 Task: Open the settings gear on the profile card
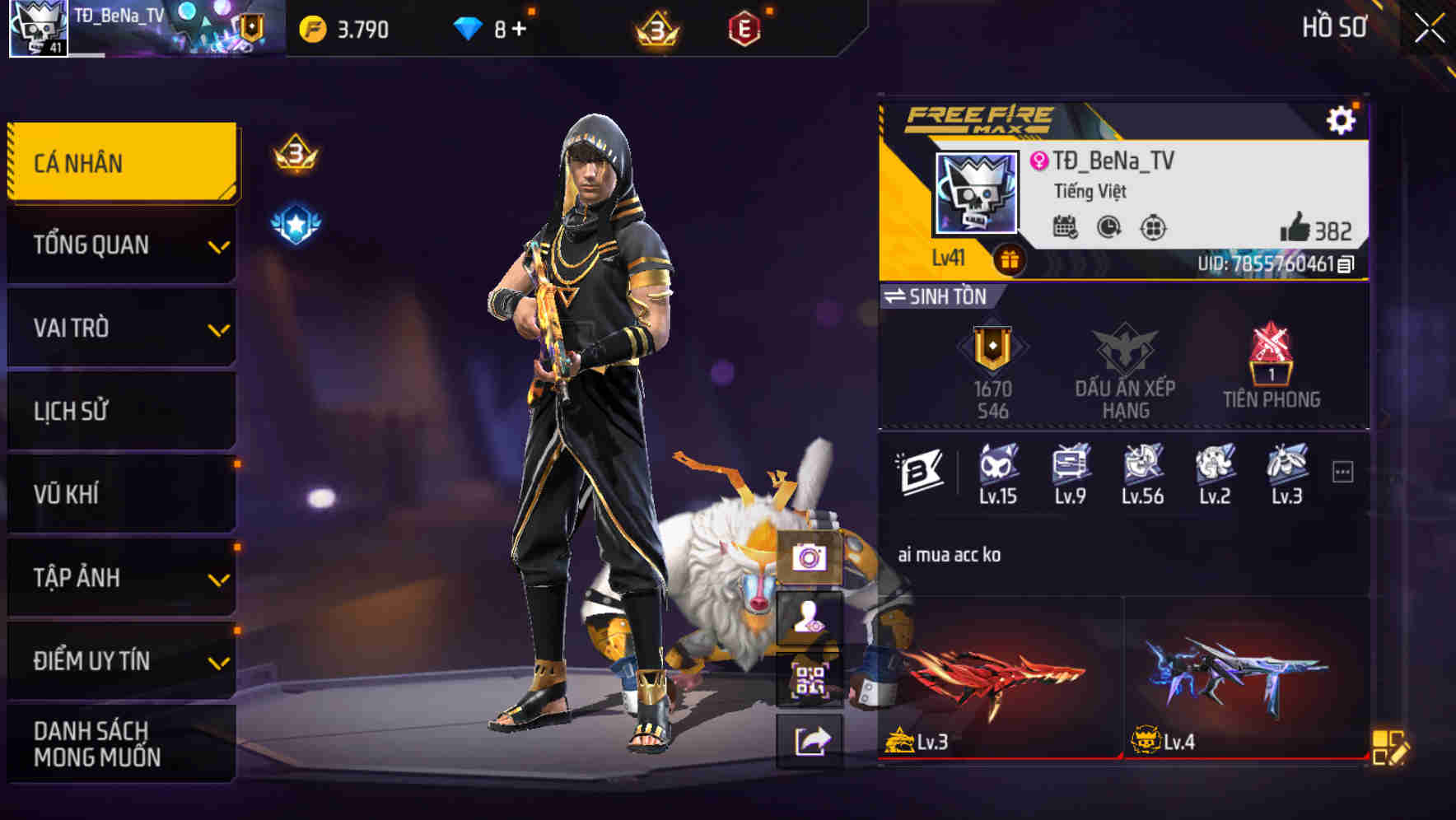click(x=1342, y=119)
